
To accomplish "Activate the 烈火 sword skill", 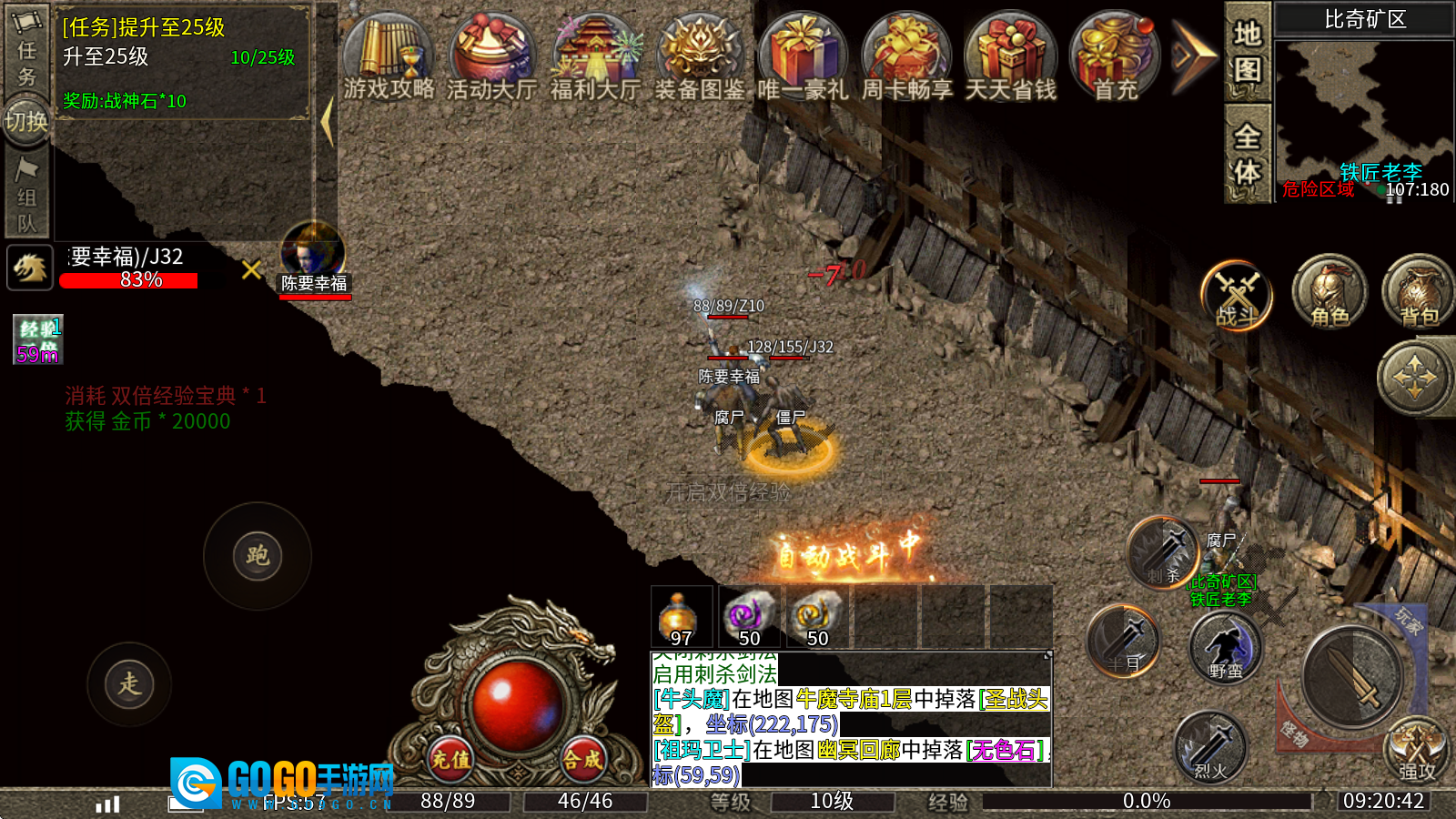I will (x=1209, y=748).
